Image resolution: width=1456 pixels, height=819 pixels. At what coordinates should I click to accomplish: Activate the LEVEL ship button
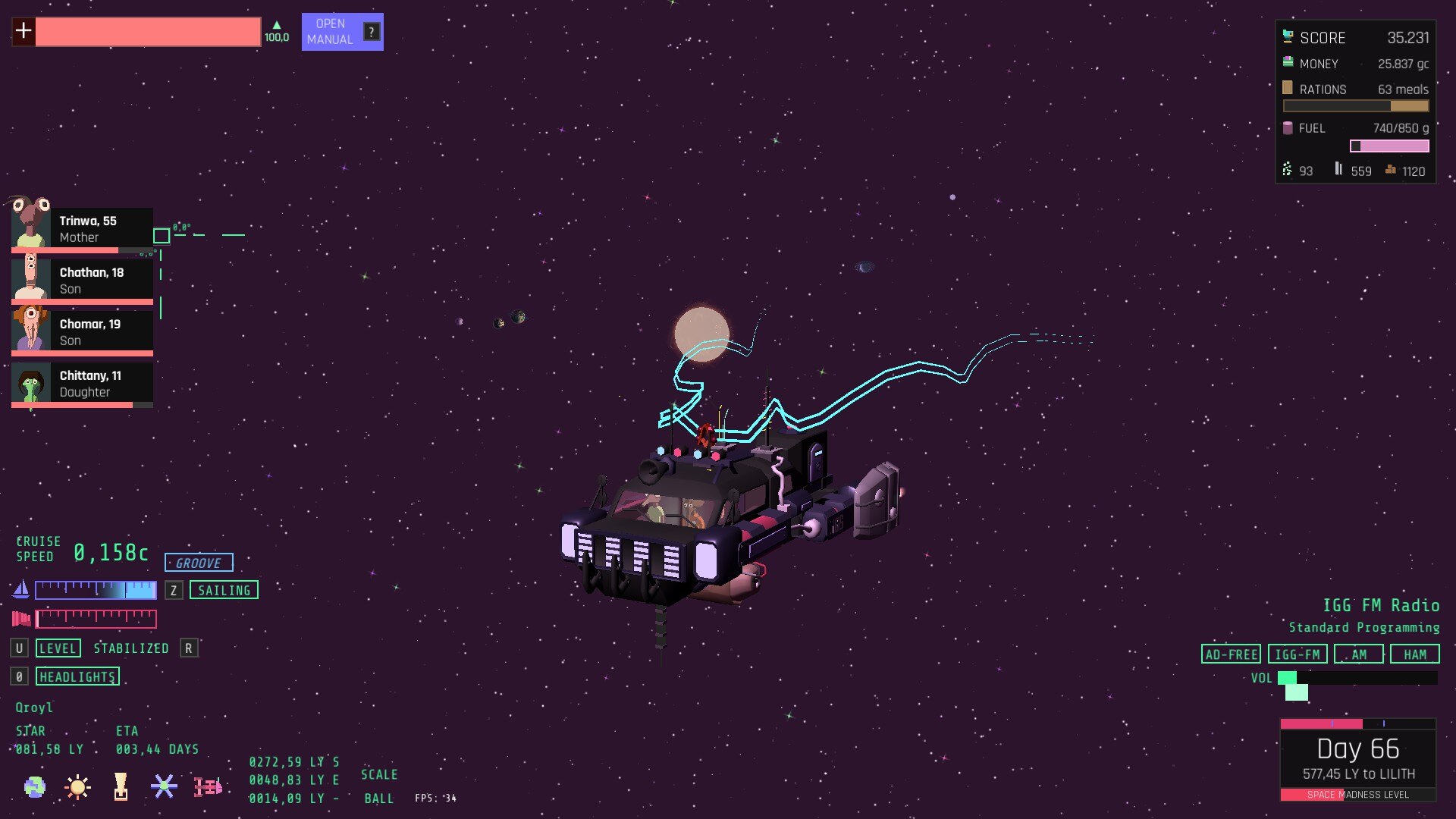[x=58, y=648]
